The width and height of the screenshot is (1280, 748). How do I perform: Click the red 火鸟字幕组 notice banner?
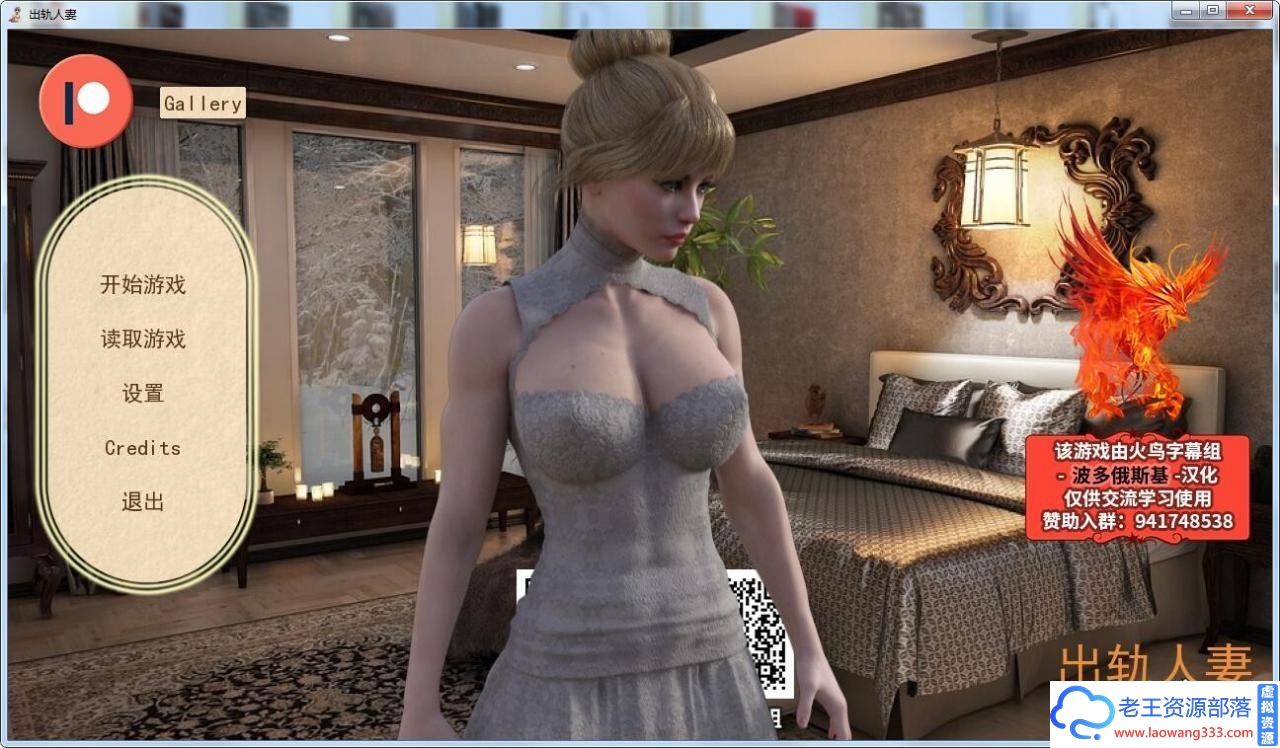pos(1137,487)
